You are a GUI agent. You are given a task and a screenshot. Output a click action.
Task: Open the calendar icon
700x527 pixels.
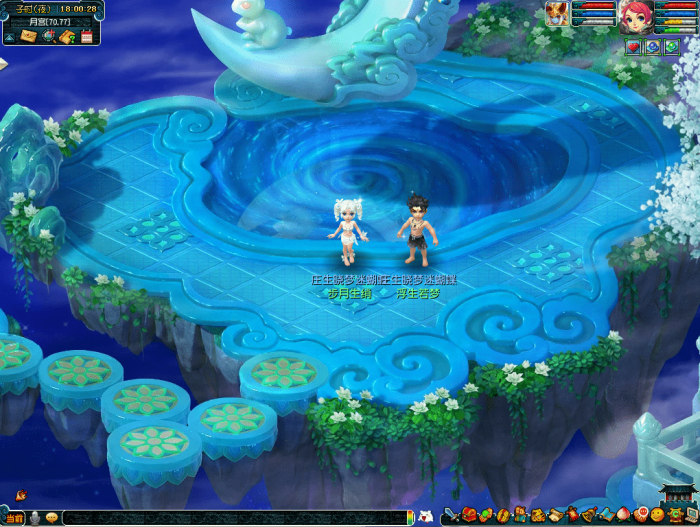coord(87,37)
